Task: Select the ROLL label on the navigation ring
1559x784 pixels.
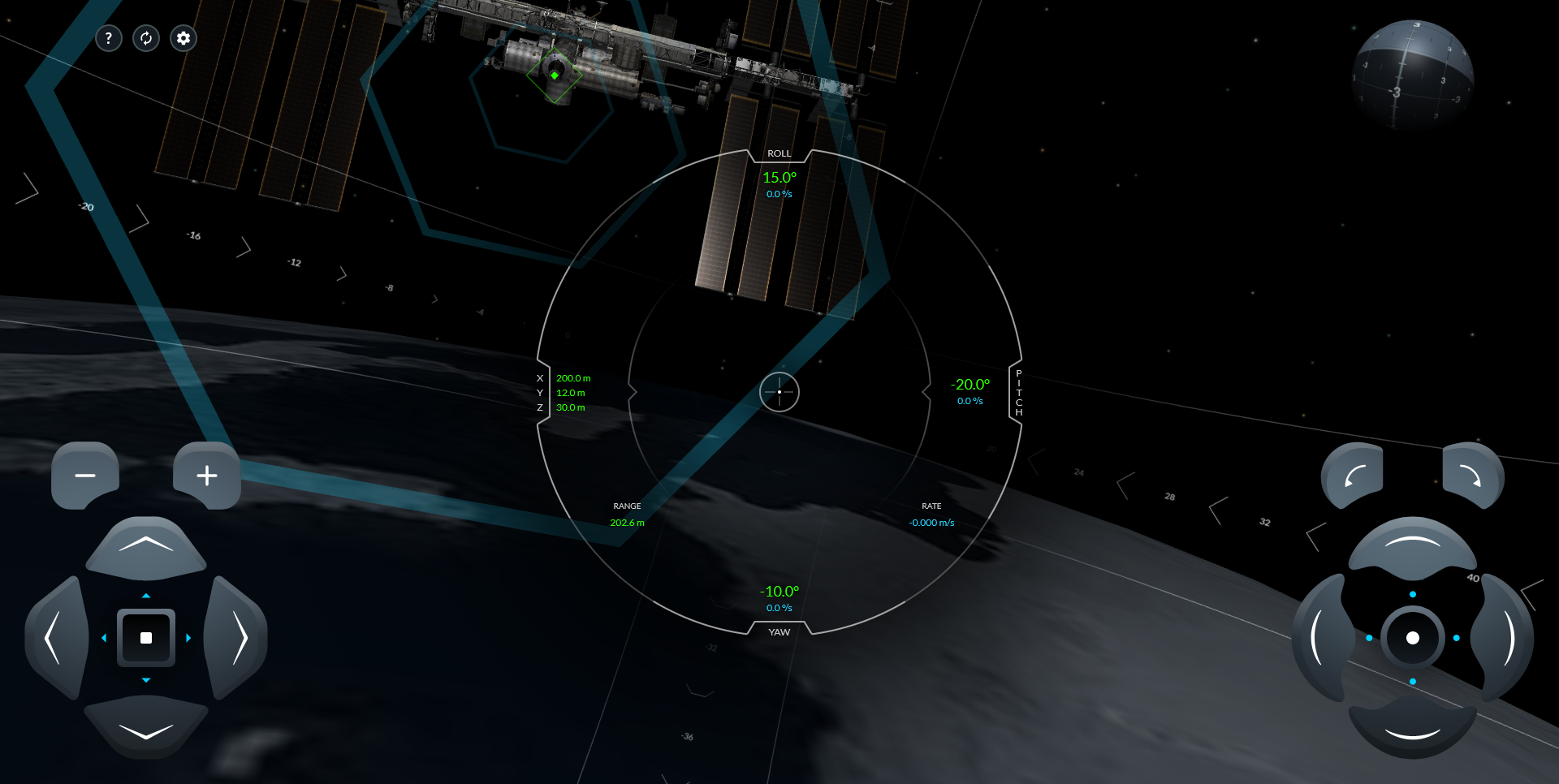Action: coord(779,153)
